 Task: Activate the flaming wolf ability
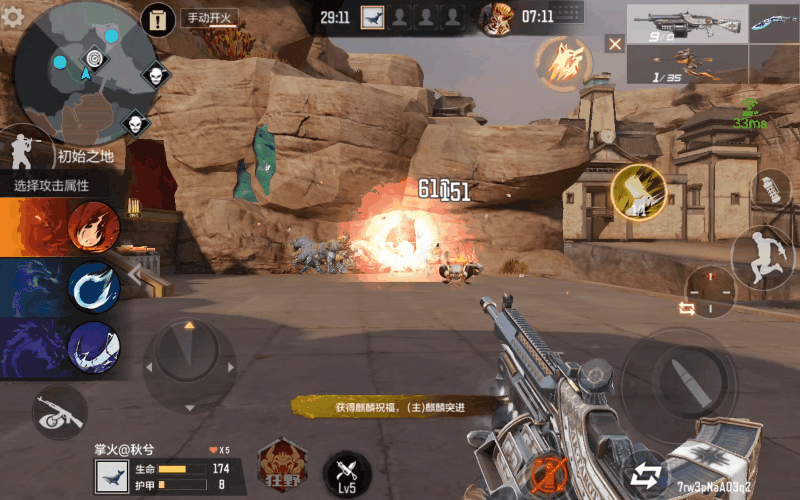pos(562,62)
